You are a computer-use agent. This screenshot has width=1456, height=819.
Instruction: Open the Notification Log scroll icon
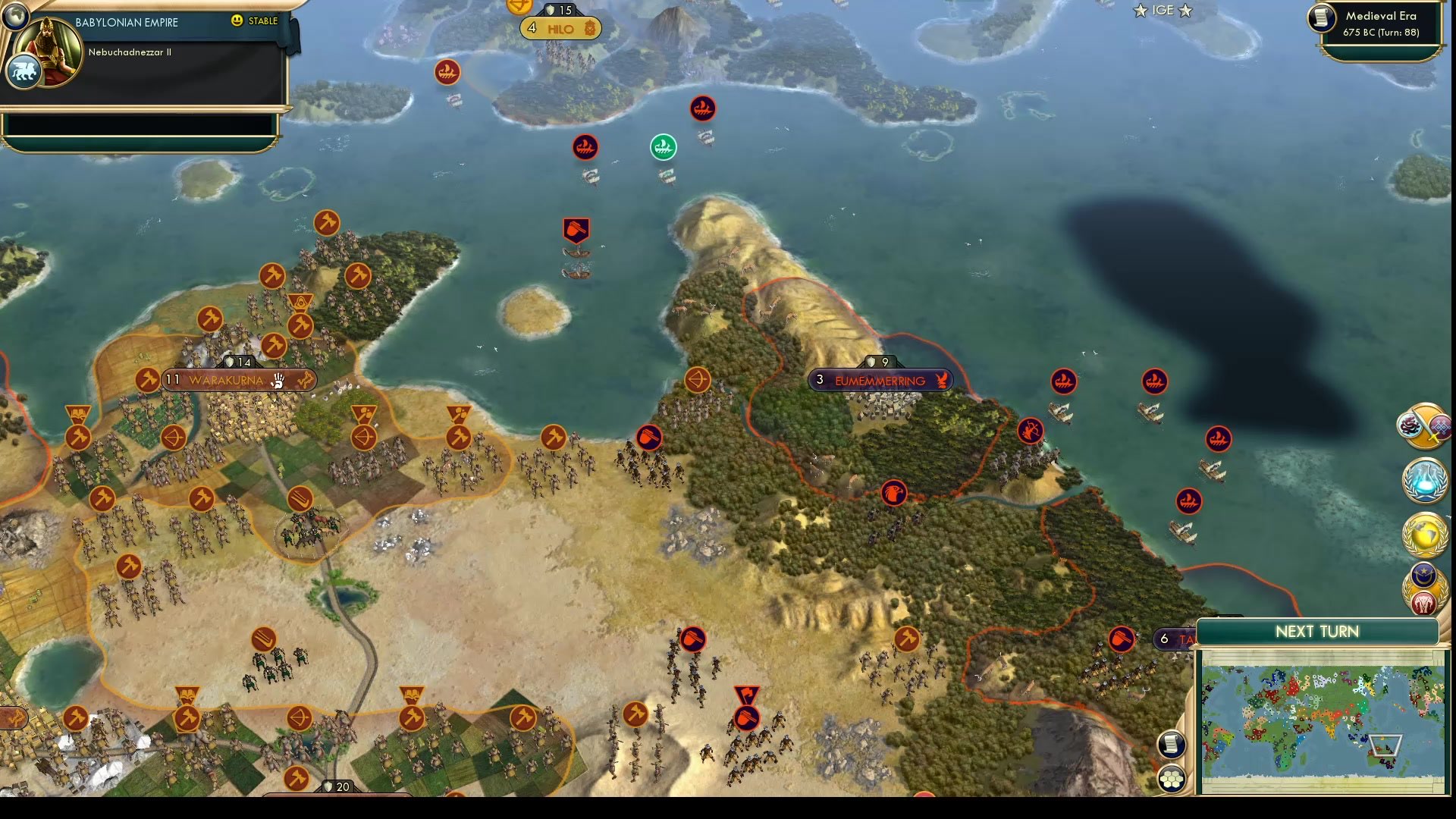1172,745
